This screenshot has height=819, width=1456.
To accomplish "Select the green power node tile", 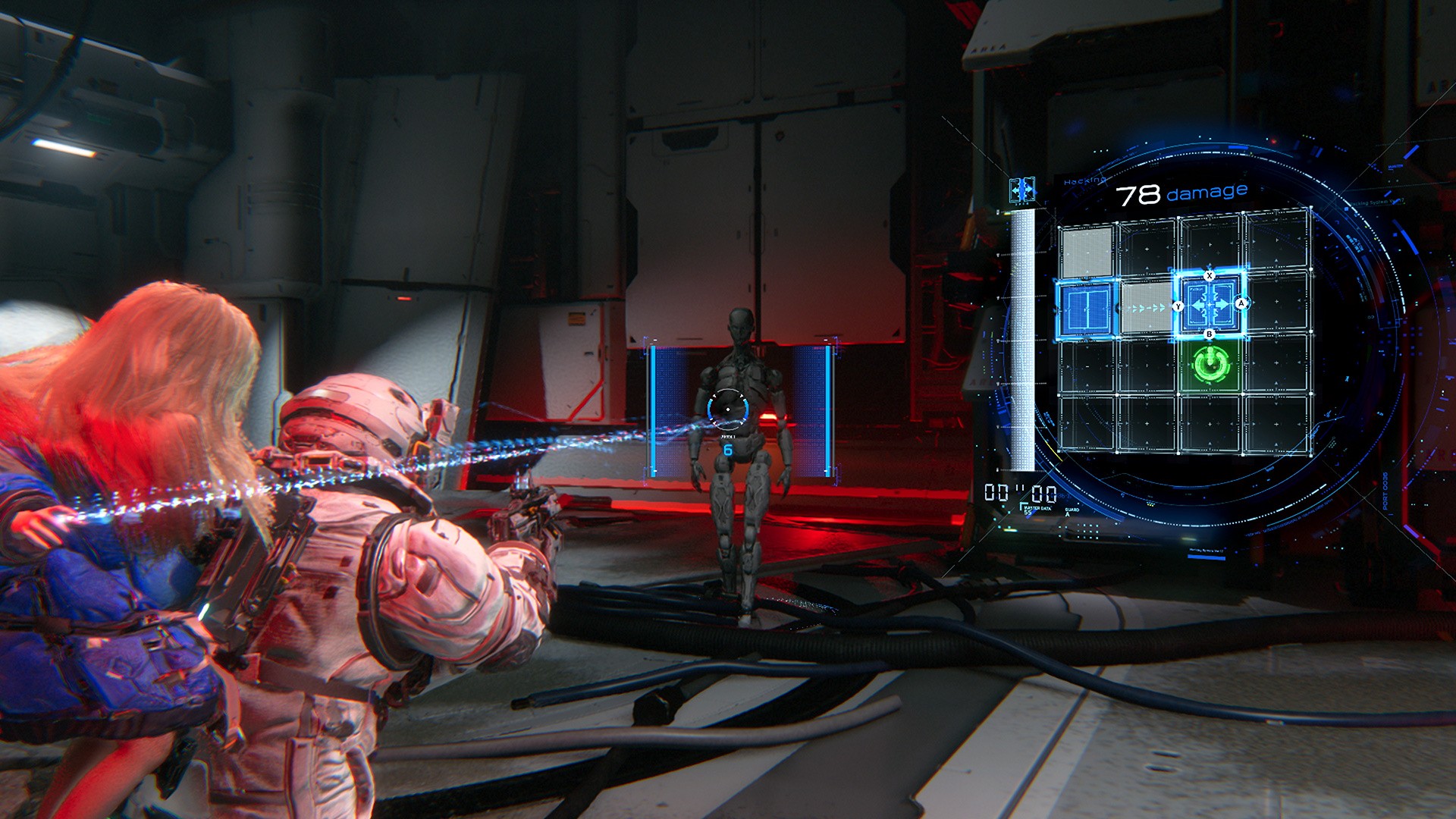I will tap(1210, 366).
